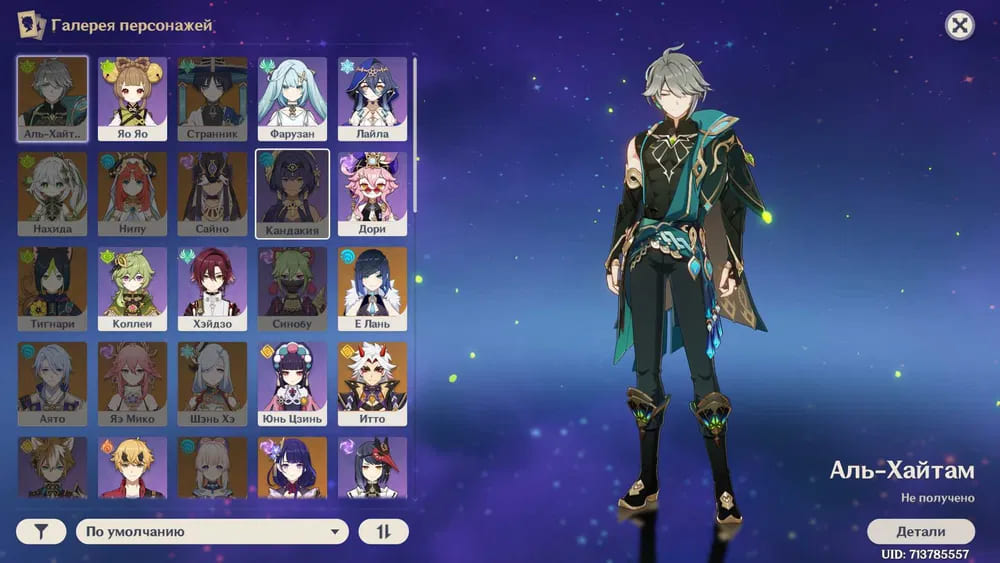This screenshot has height=563, width=1000.
Task: Pick Хэйдзо from the character grid
Action: point(212,288)
